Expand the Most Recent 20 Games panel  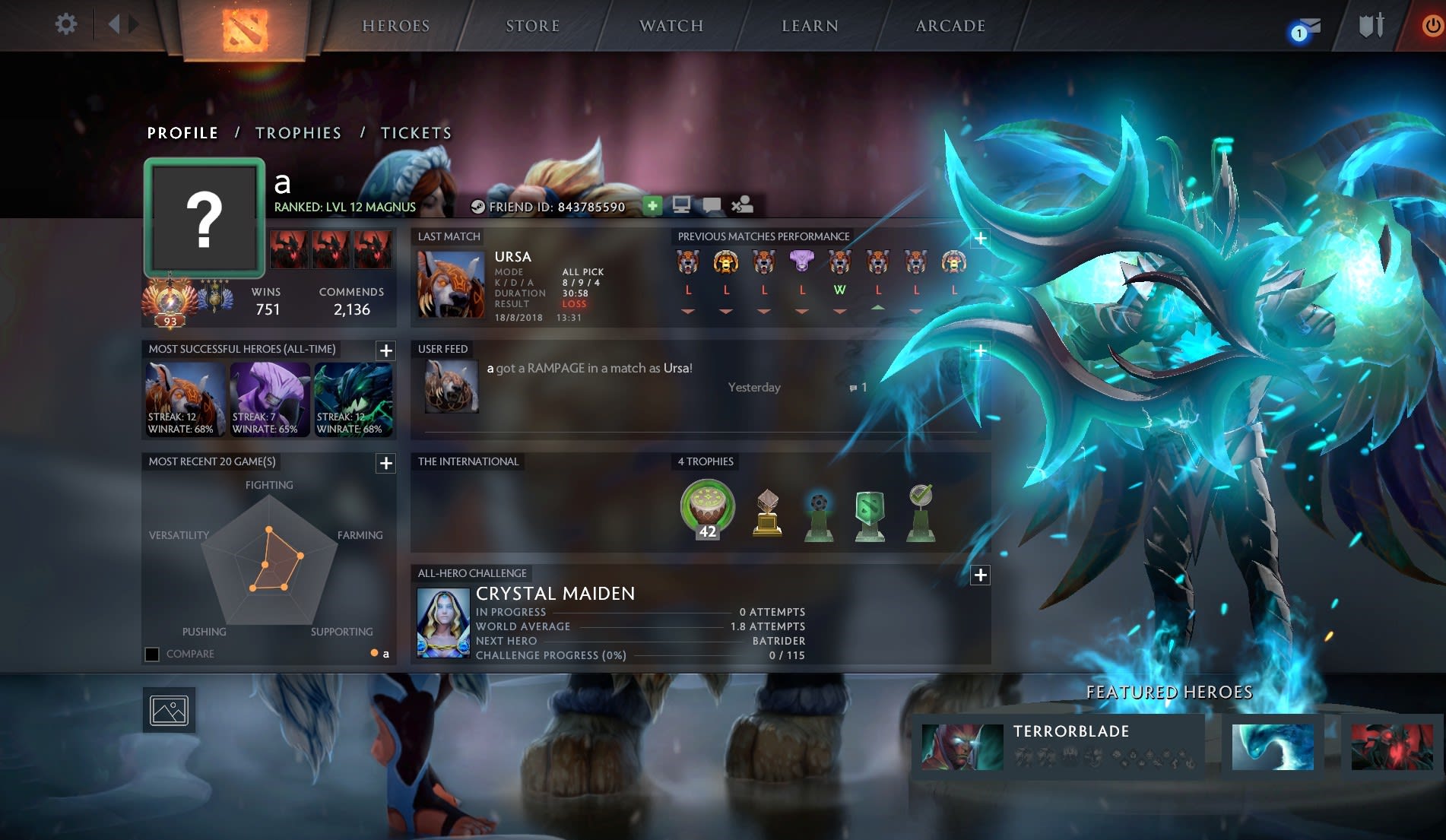click(x=386, y=463)
